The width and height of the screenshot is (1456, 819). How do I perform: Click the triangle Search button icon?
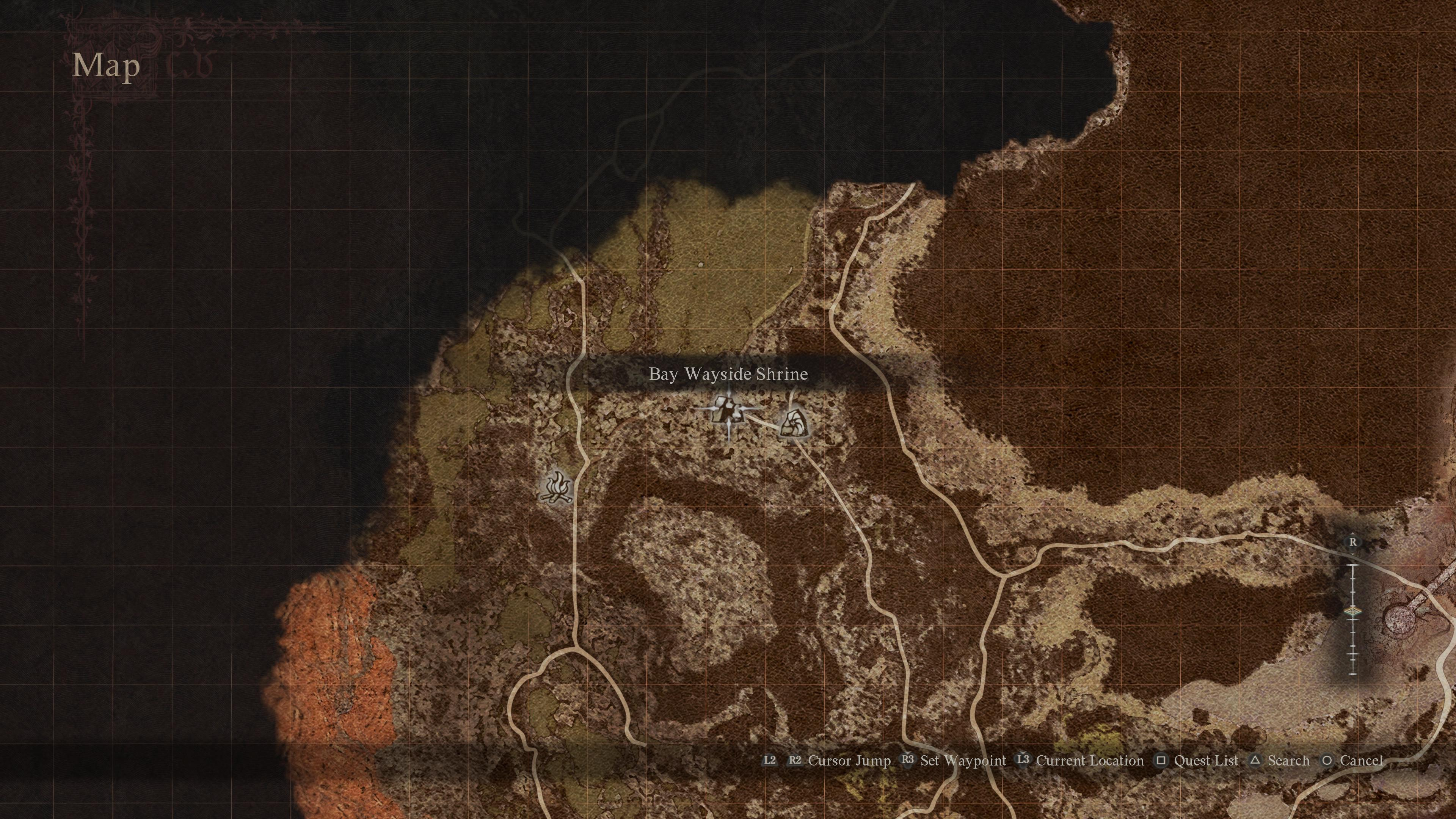click(x=1256, y=761)
